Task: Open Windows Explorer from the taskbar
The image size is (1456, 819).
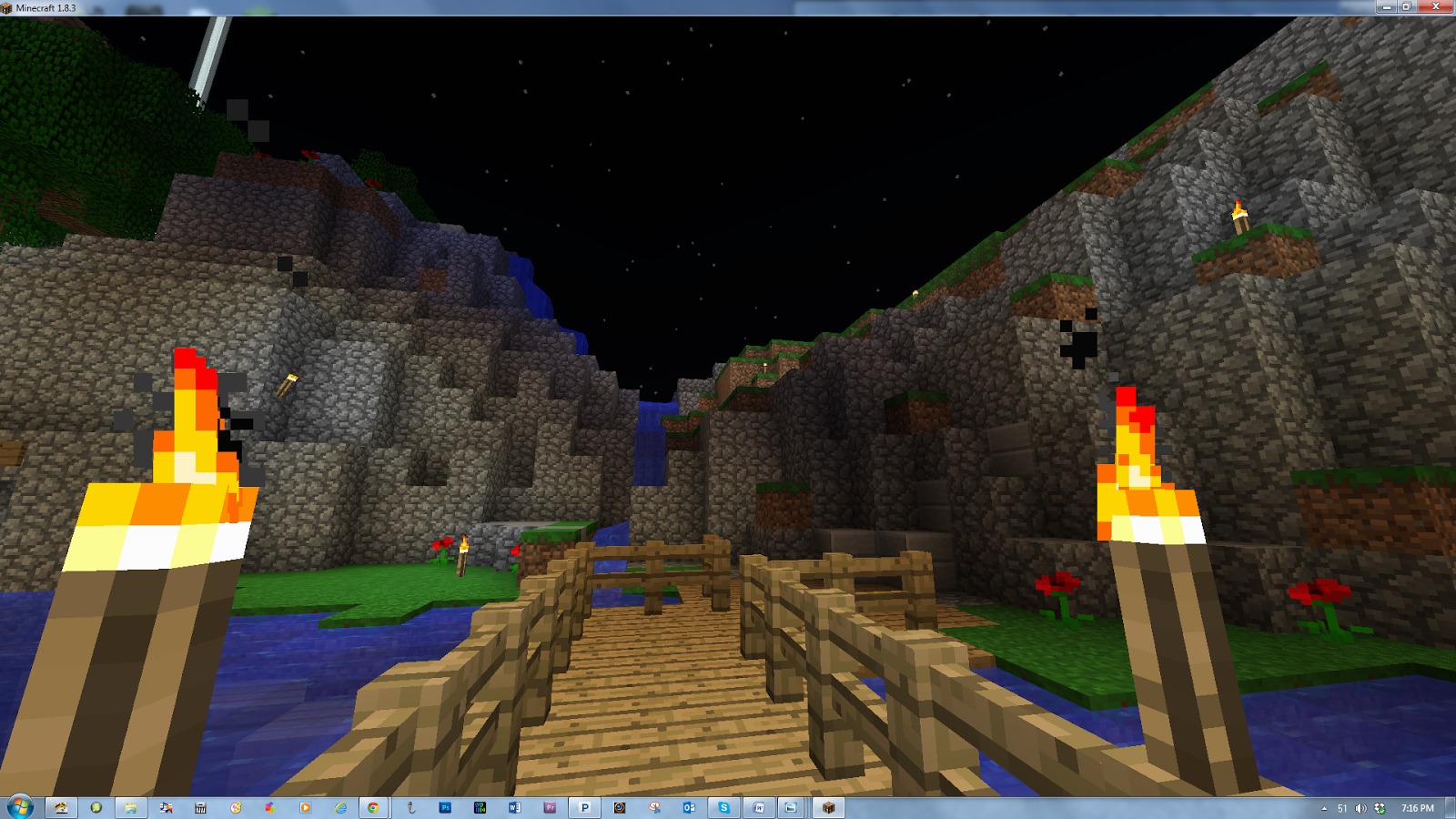Action: pos(131,806)
